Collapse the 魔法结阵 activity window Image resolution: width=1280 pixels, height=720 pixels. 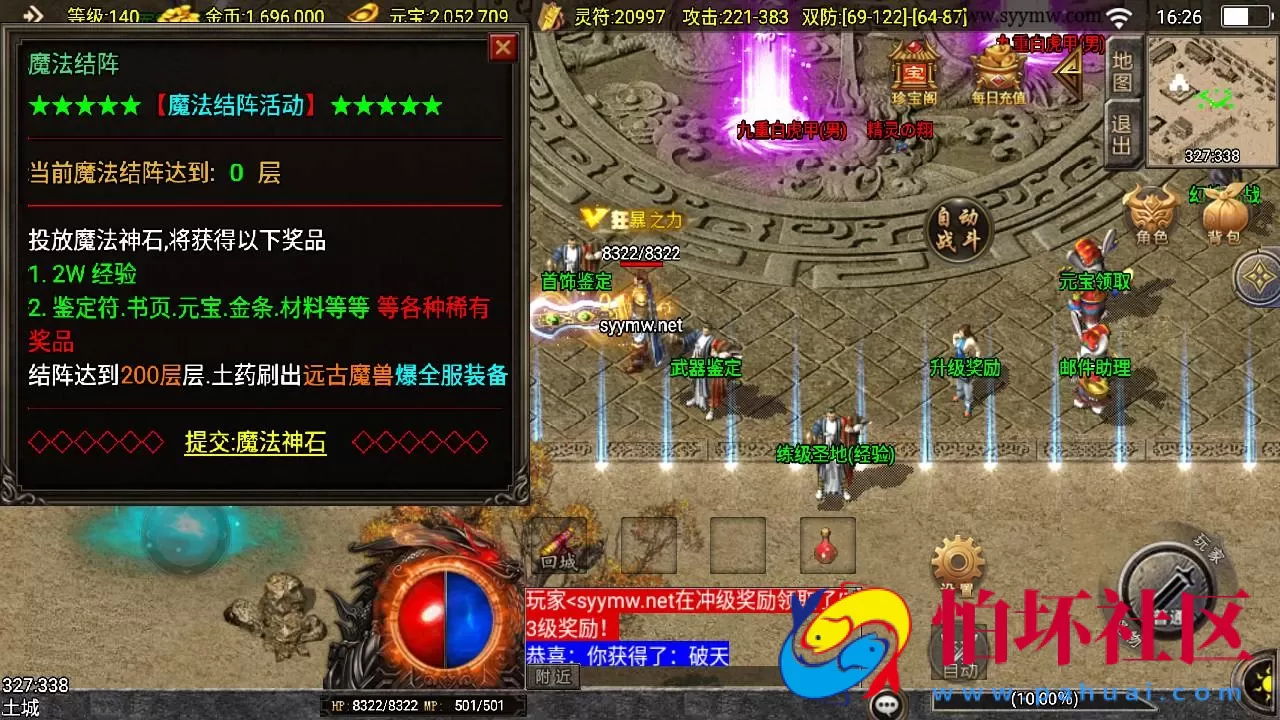pos(503,47)
